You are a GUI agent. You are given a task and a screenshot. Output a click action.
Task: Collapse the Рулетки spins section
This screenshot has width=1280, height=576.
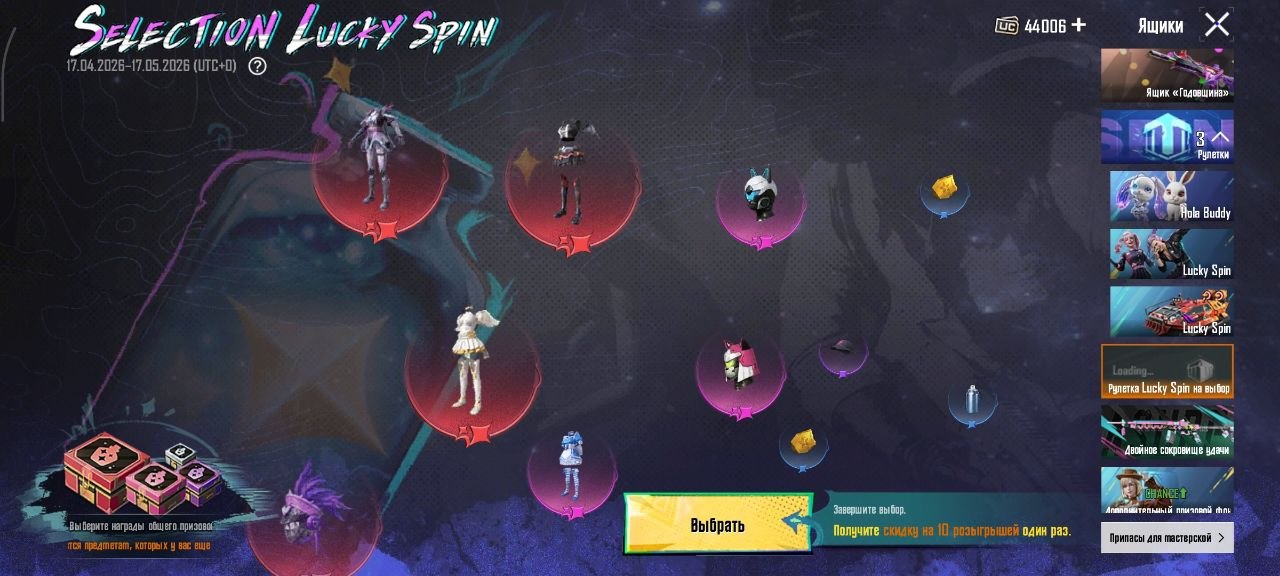(1220, 138)
